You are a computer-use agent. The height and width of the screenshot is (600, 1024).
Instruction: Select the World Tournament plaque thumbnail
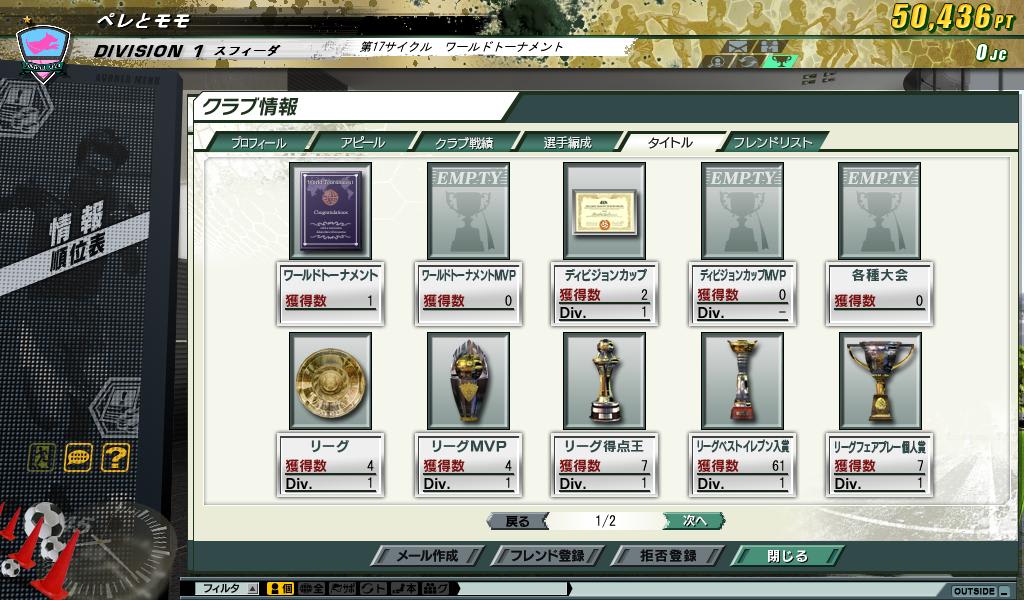[x=330, y=211]
